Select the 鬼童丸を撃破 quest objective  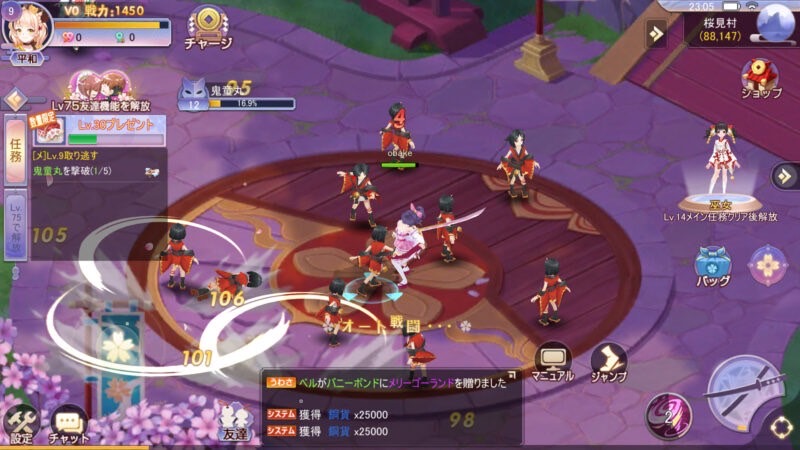click(80, 171)
